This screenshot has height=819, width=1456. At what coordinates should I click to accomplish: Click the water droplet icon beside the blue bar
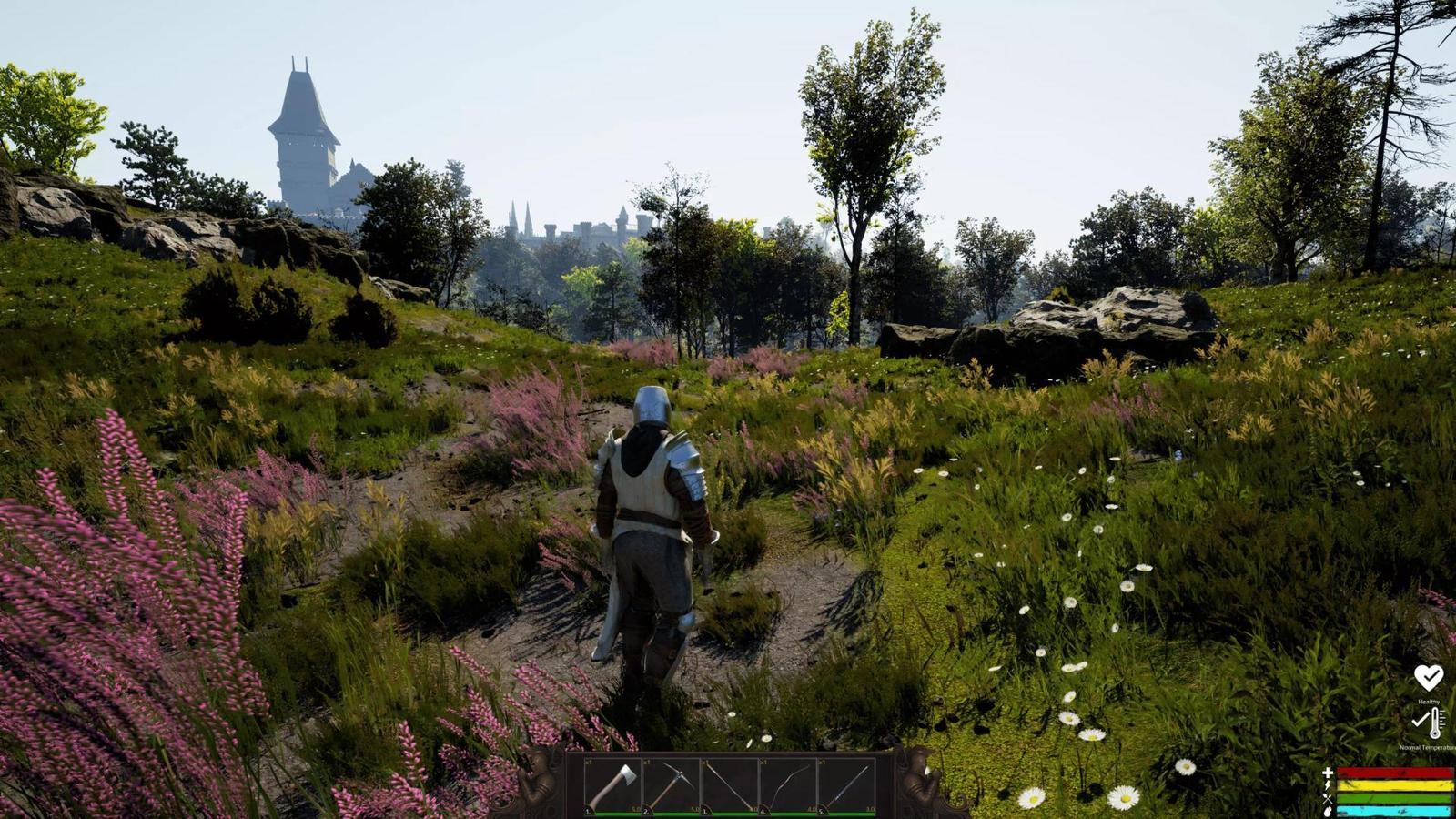pos(1328,811)
